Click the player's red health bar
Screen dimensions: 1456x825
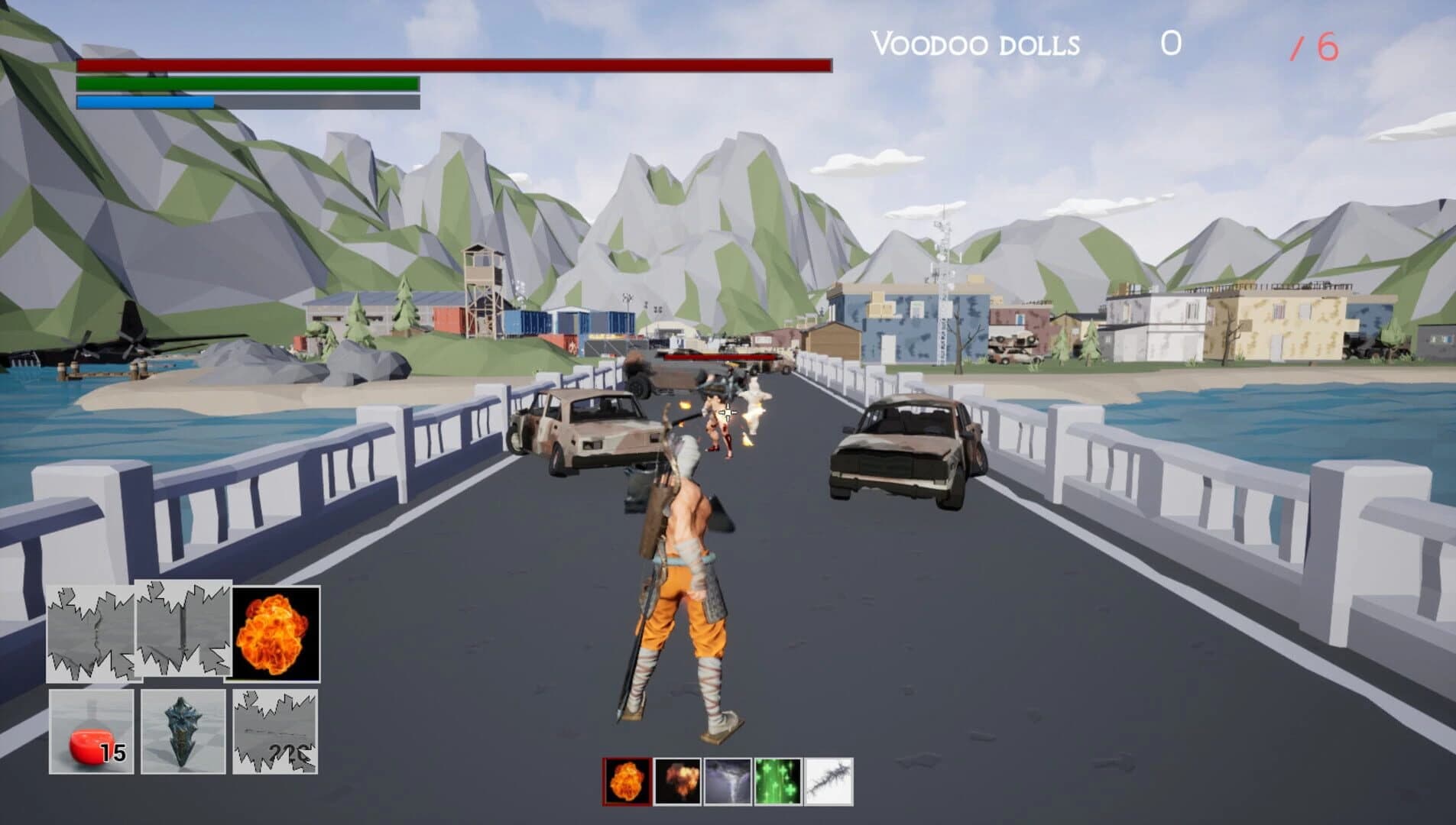pos(455,67)
